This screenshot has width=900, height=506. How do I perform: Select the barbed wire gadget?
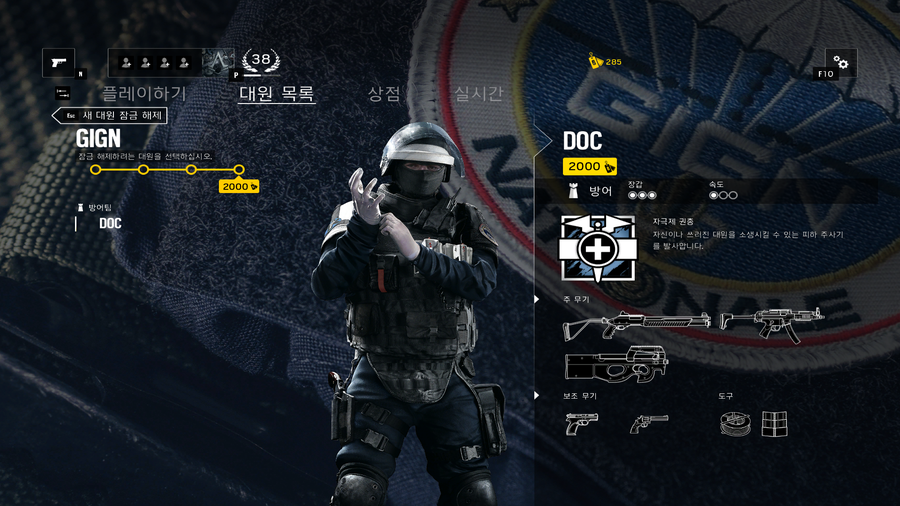(x=735, y=424)
